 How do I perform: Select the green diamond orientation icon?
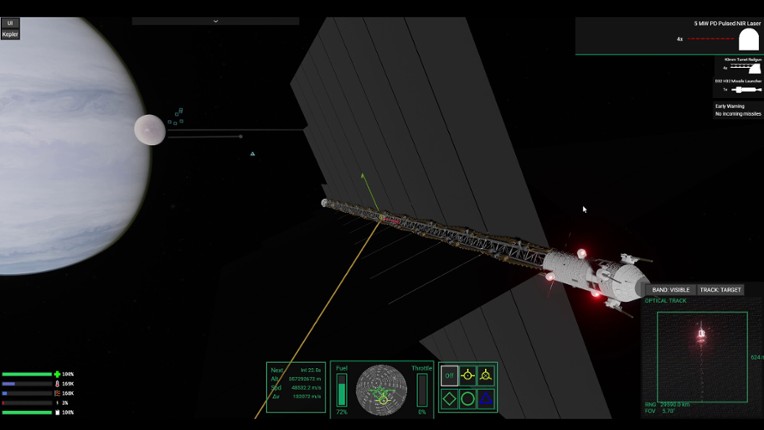pos(449,398)
